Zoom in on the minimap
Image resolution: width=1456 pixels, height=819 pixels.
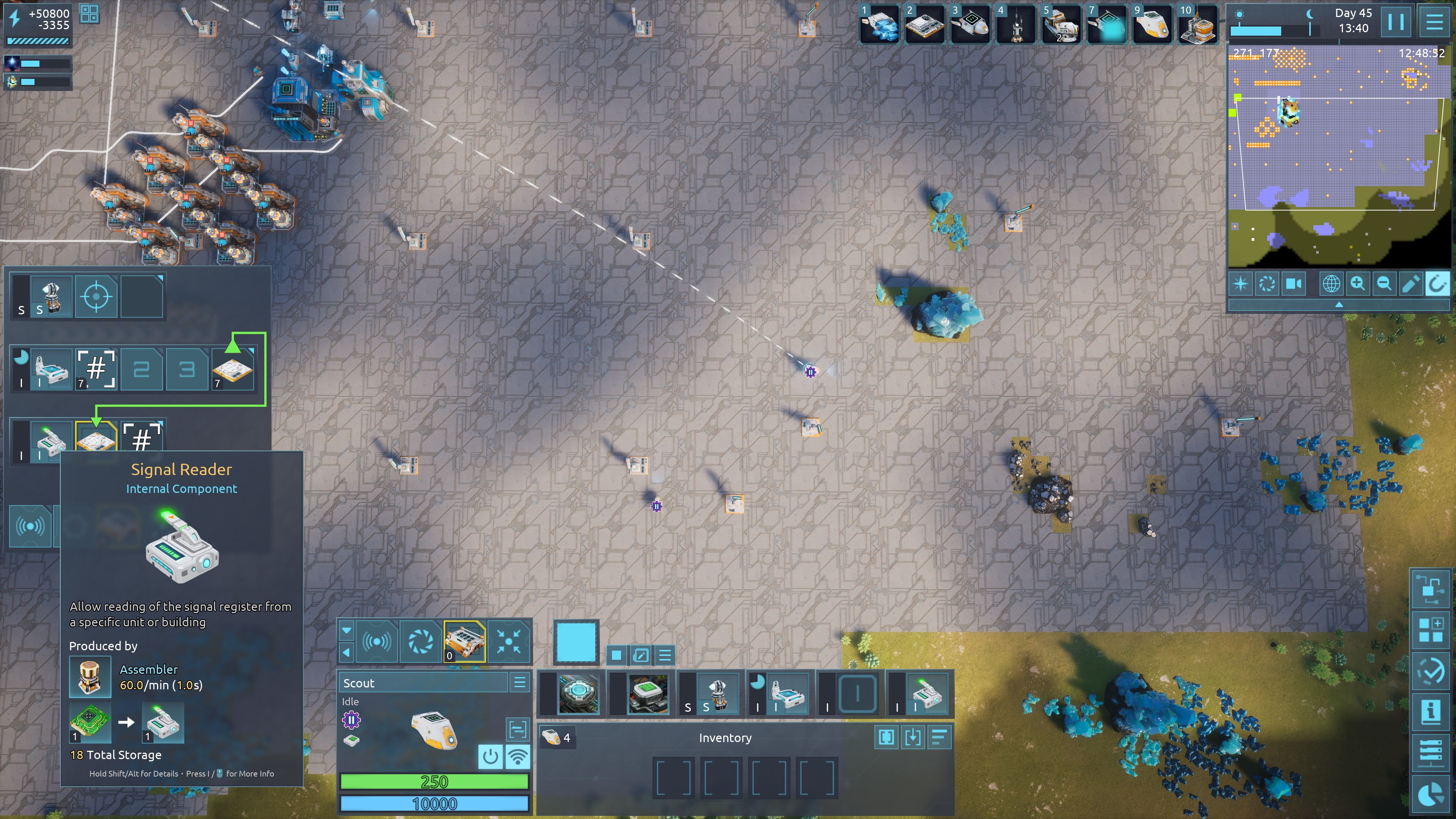click(x=1357, y=284)
